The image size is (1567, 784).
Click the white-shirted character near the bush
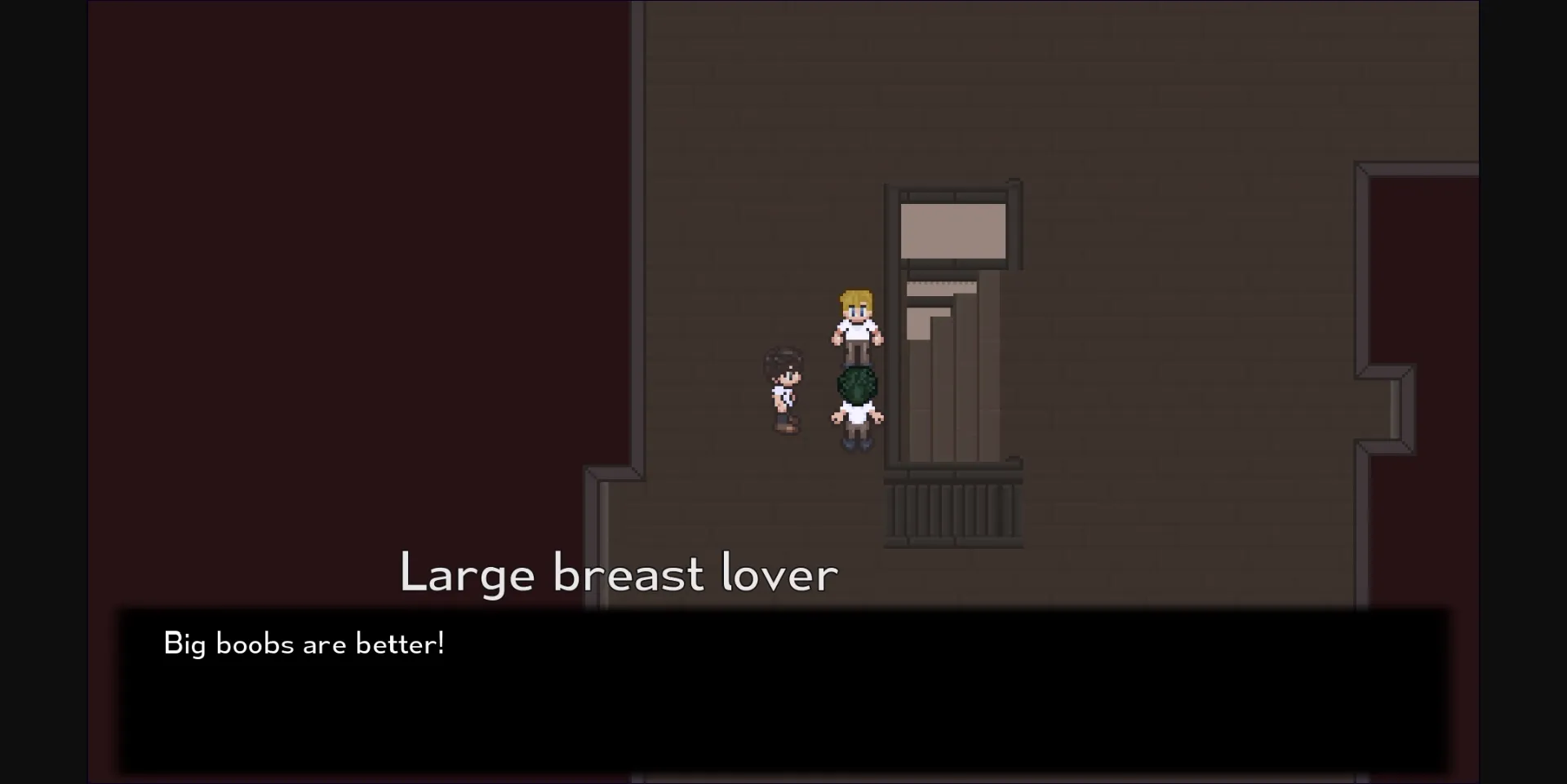(855, 416)
